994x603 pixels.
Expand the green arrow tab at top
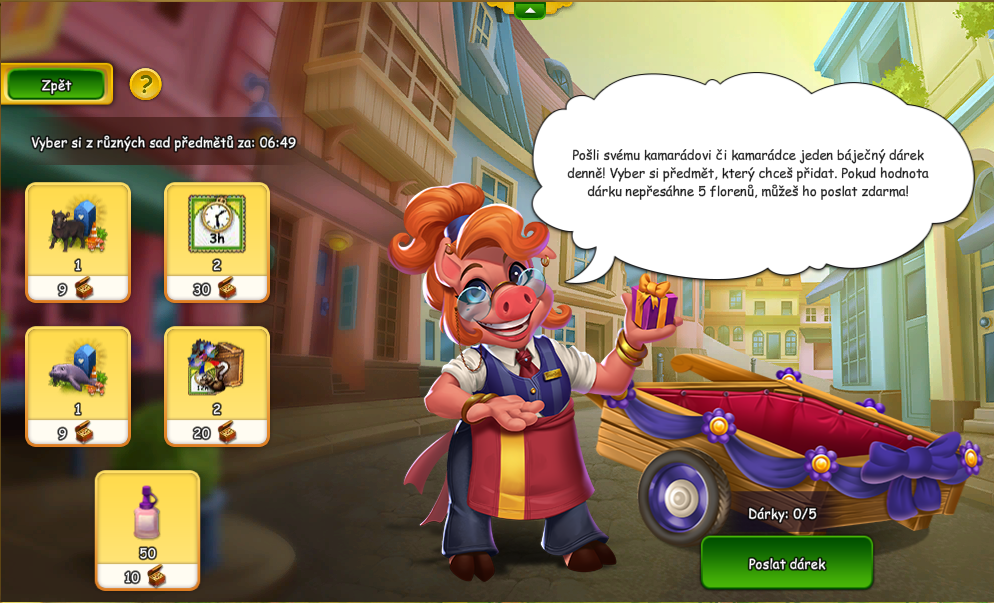click(x=529, y=10)
